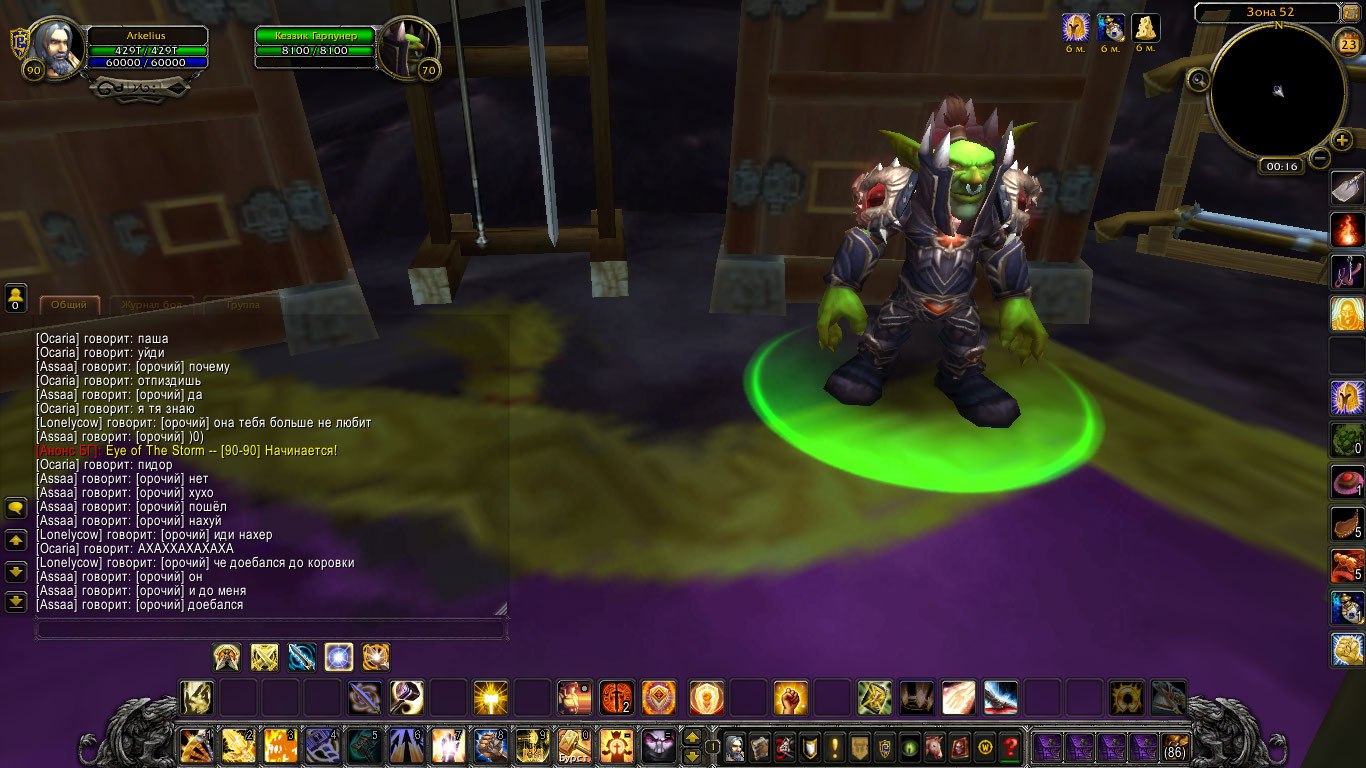Open the chat menu speech bubble button
Image resolution: width=1366 pixels, height=768 pixels.
coord(16,509)
